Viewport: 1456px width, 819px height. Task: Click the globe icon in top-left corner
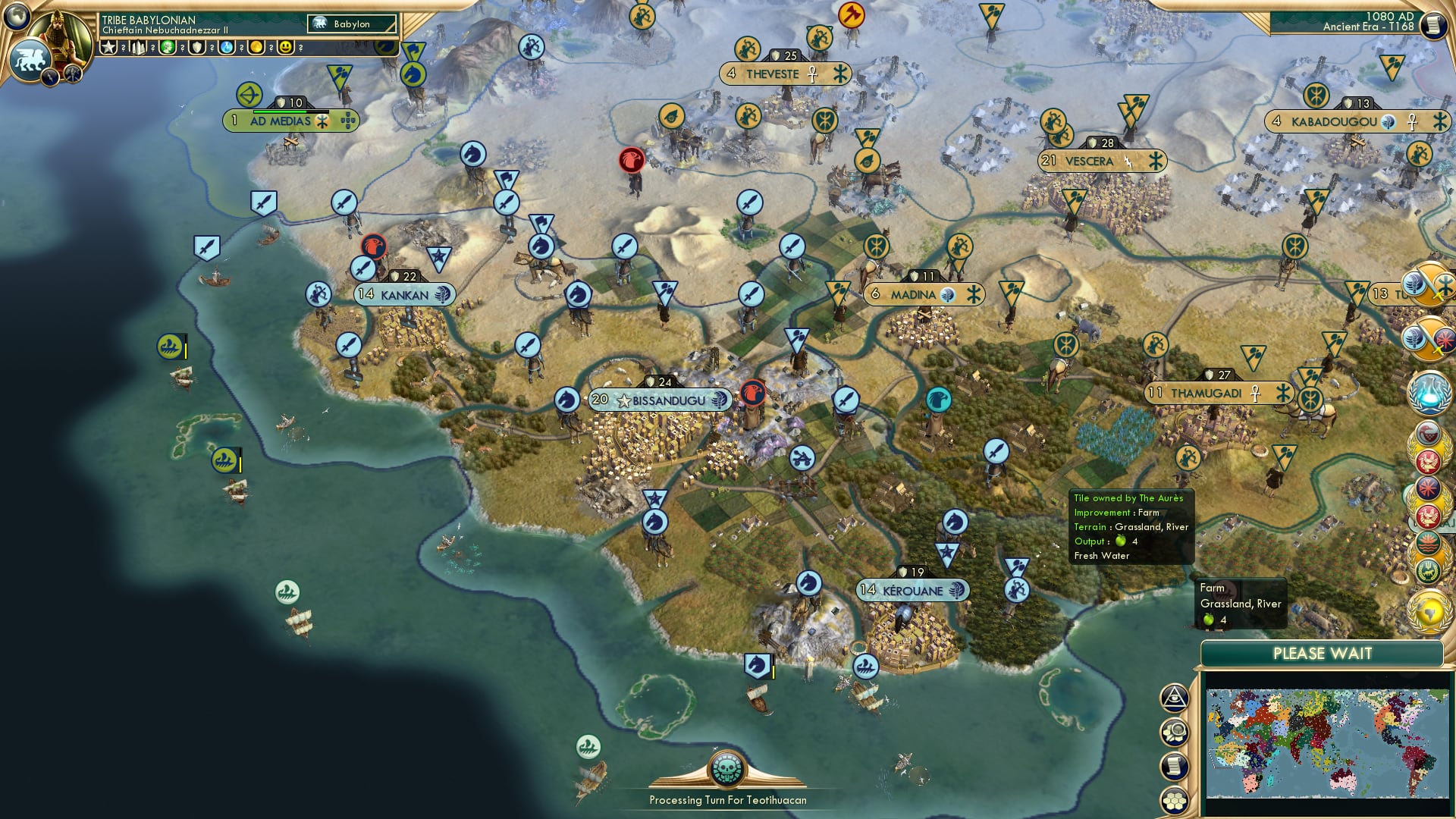coord(17,15)
